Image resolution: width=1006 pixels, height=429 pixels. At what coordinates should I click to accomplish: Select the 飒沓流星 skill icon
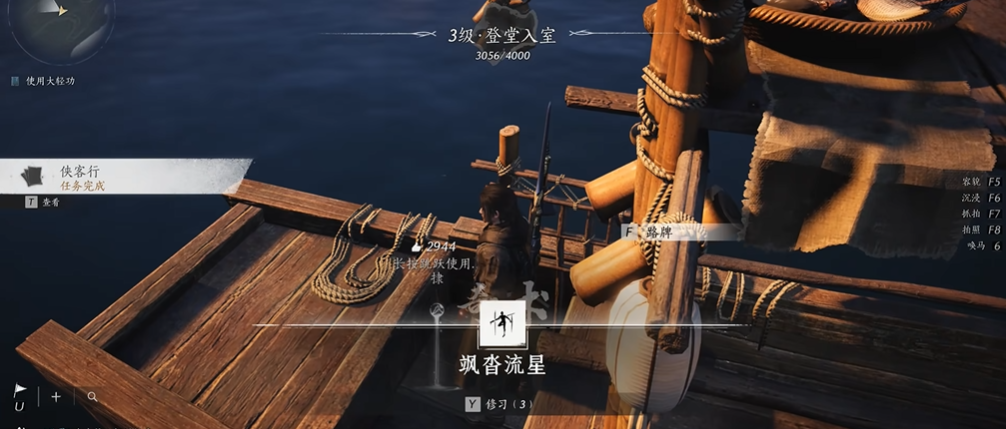coord(502,324)
